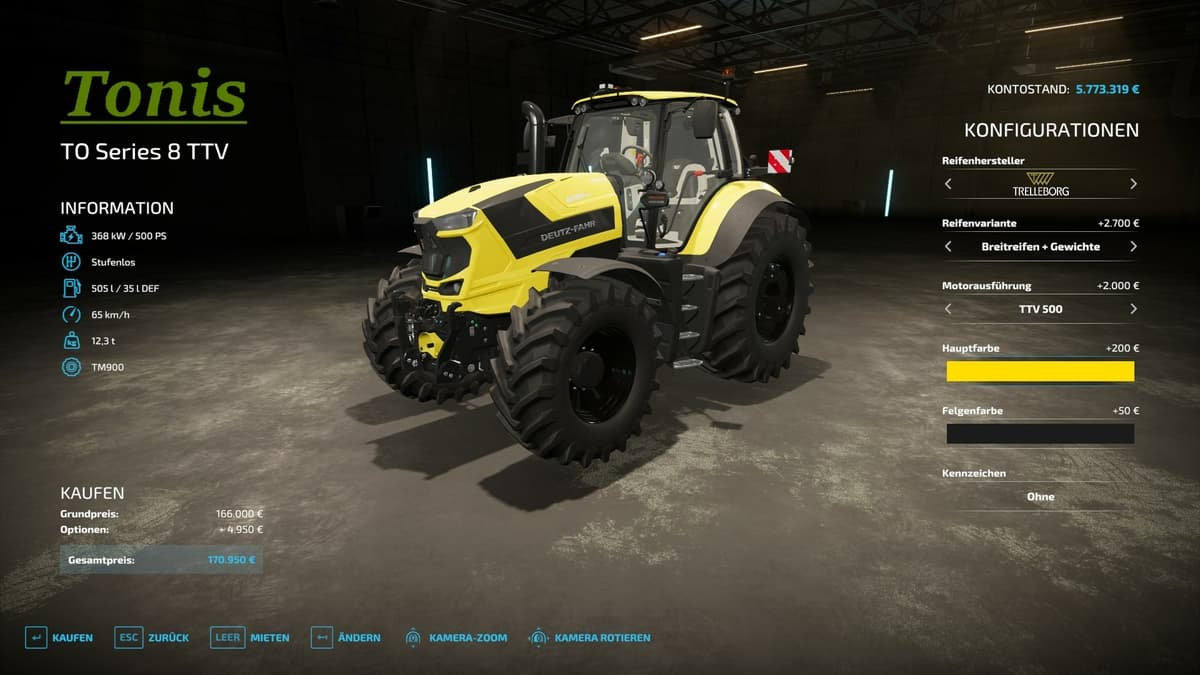1200x675 pixels.
Task: Click the Ändern button
Action: (346, 638)
